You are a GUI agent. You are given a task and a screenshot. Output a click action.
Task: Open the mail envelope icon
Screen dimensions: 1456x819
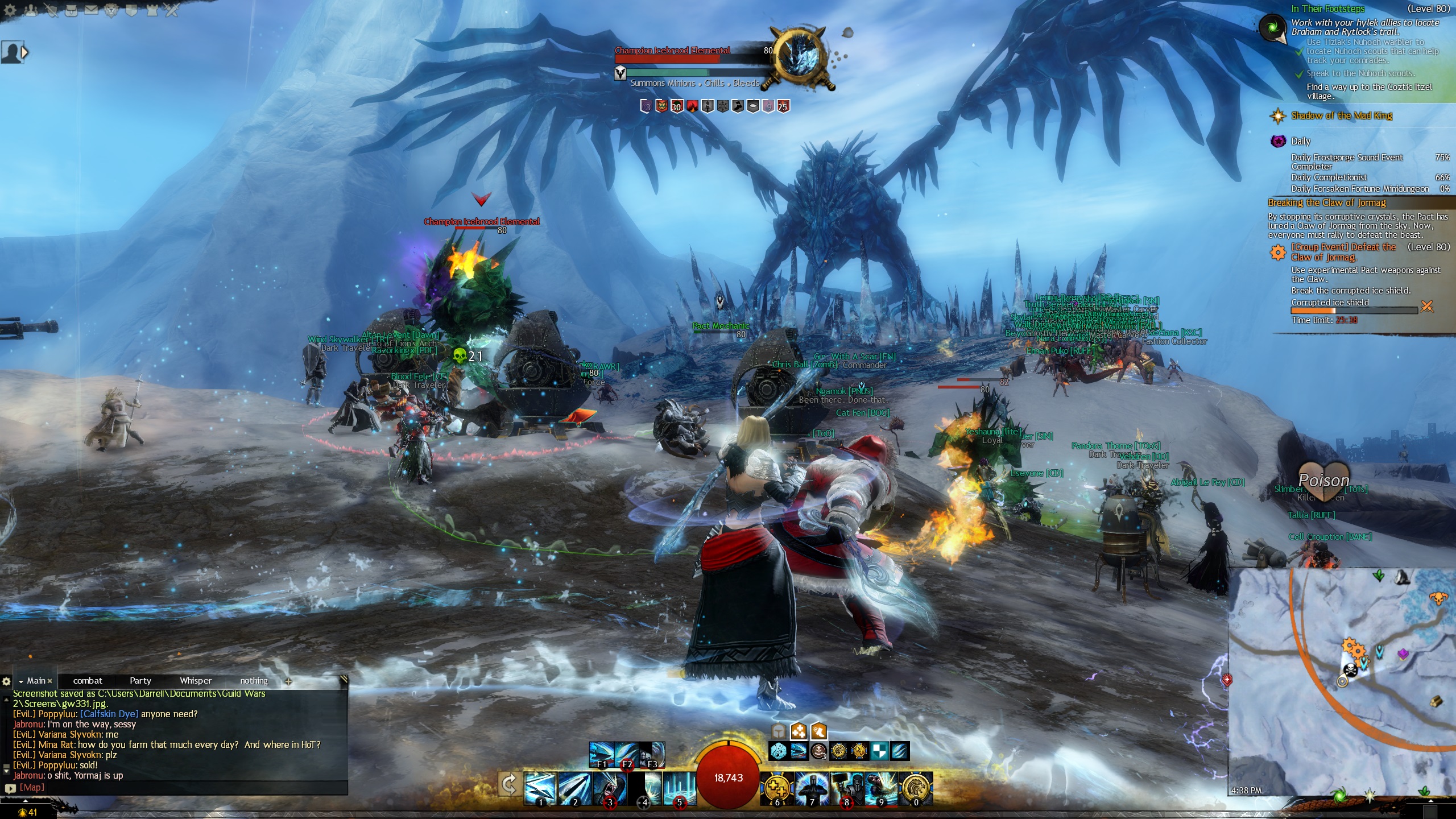91,10
